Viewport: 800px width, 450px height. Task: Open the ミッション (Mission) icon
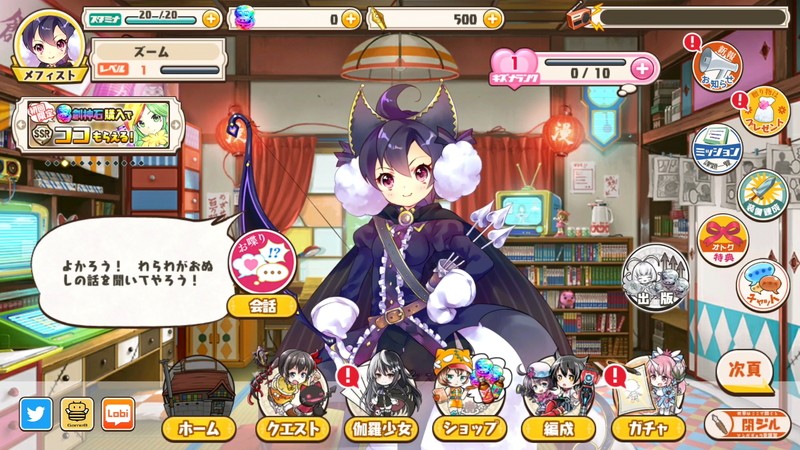click(717, 149)
